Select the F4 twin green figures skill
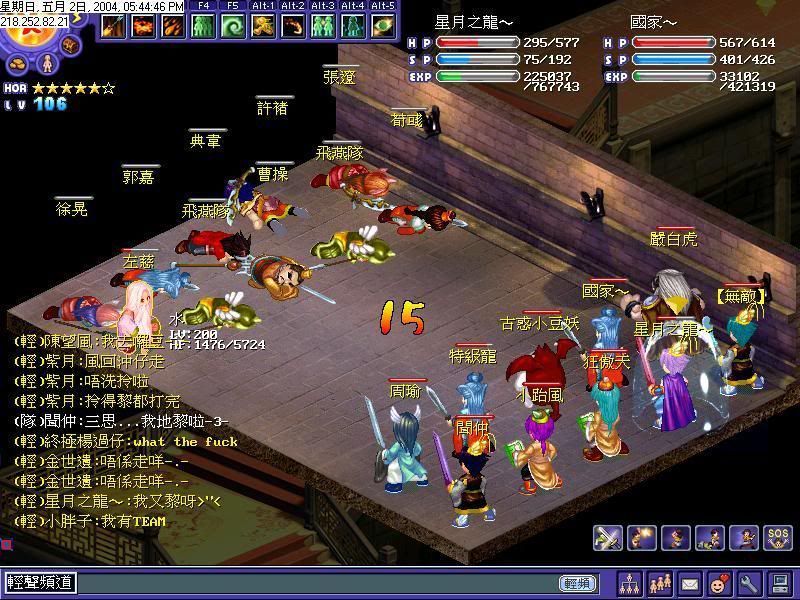 [x=203, y=25]
